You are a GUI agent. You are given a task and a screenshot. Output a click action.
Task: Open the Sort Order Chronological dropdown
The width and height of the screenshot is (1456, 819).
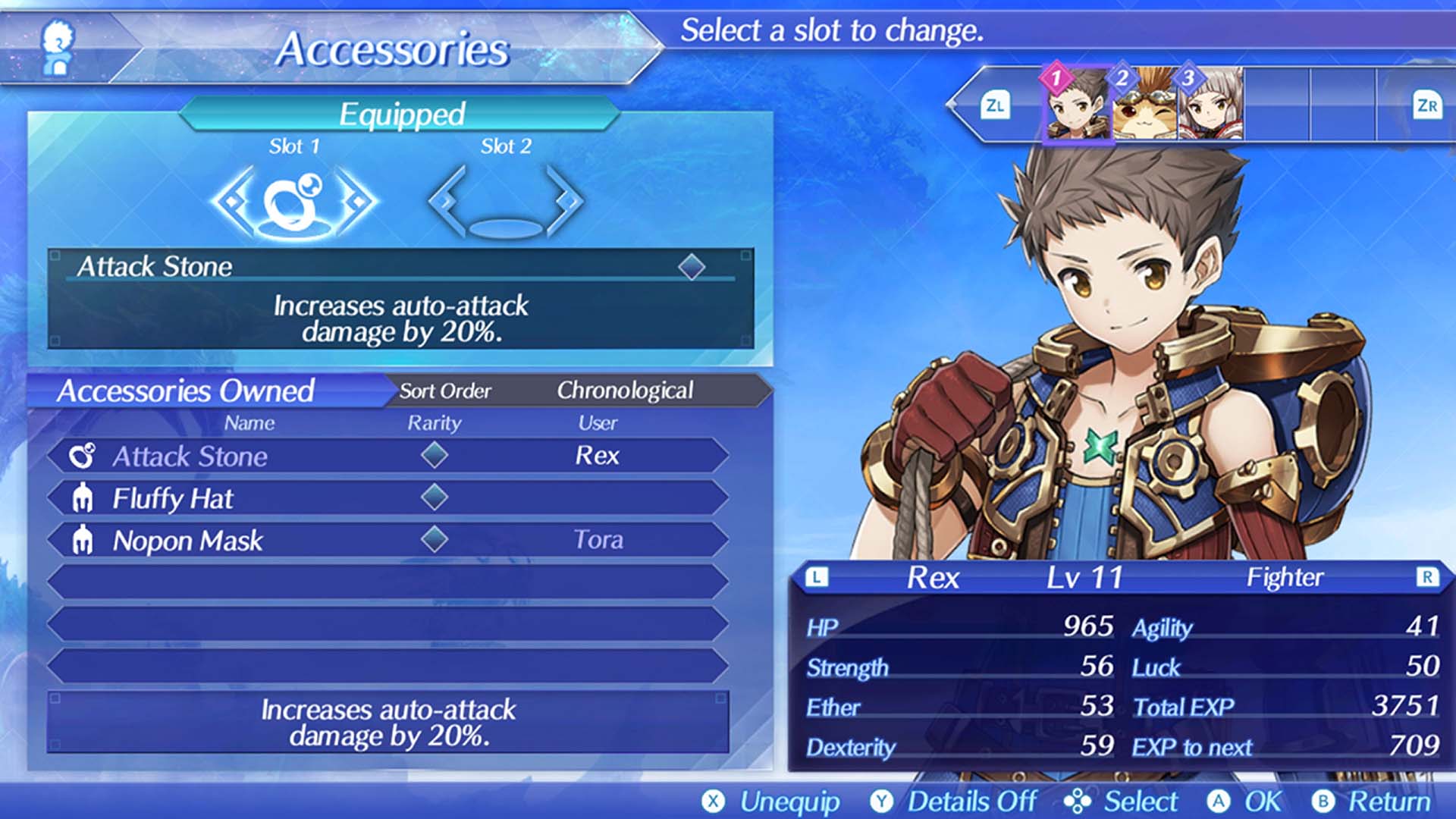click(x=626, y=390)
